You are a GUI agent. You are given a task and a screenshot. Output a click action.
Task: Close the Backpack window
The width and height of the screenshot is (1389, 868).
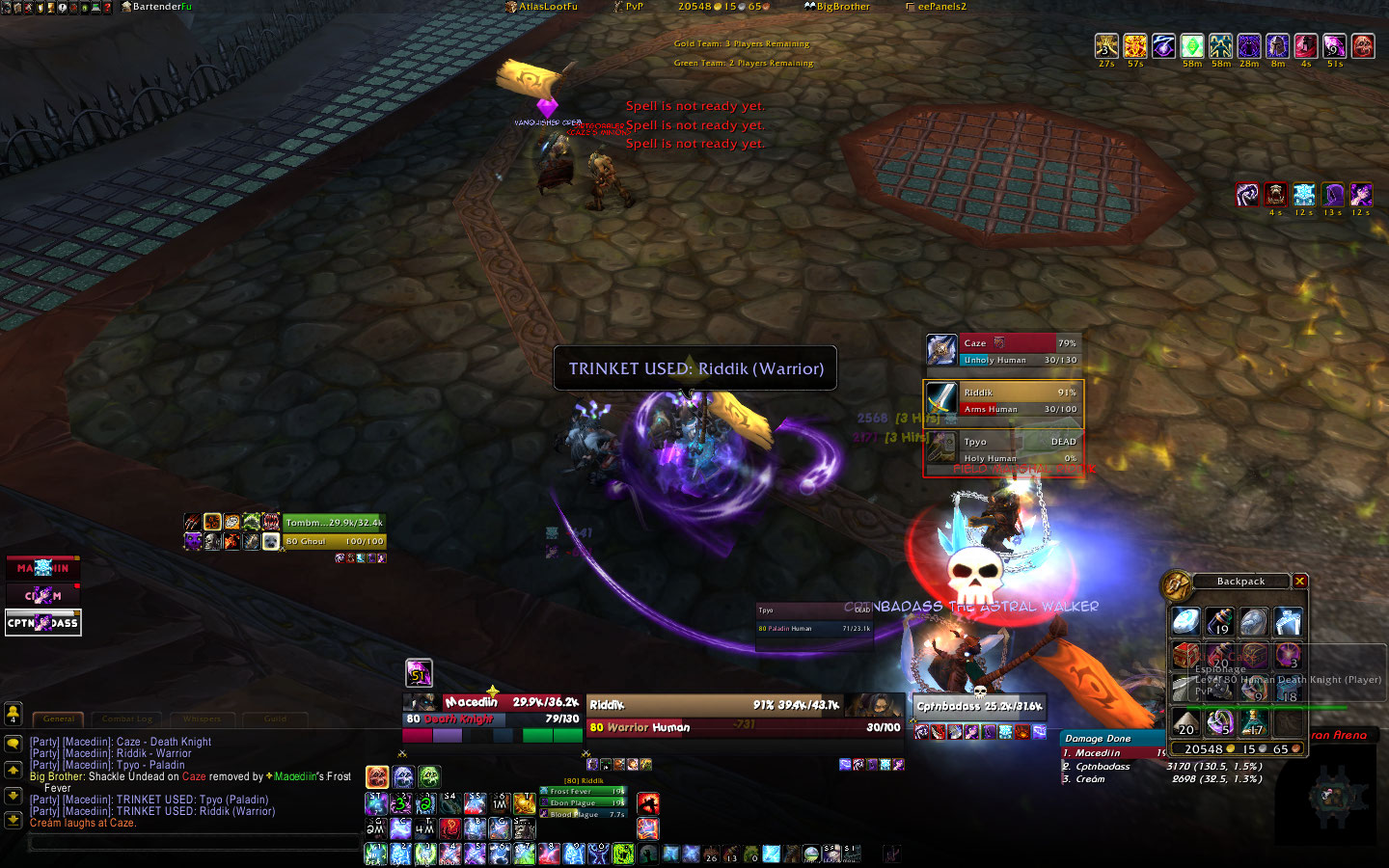pyautogui.click(x=1300, y=582)
